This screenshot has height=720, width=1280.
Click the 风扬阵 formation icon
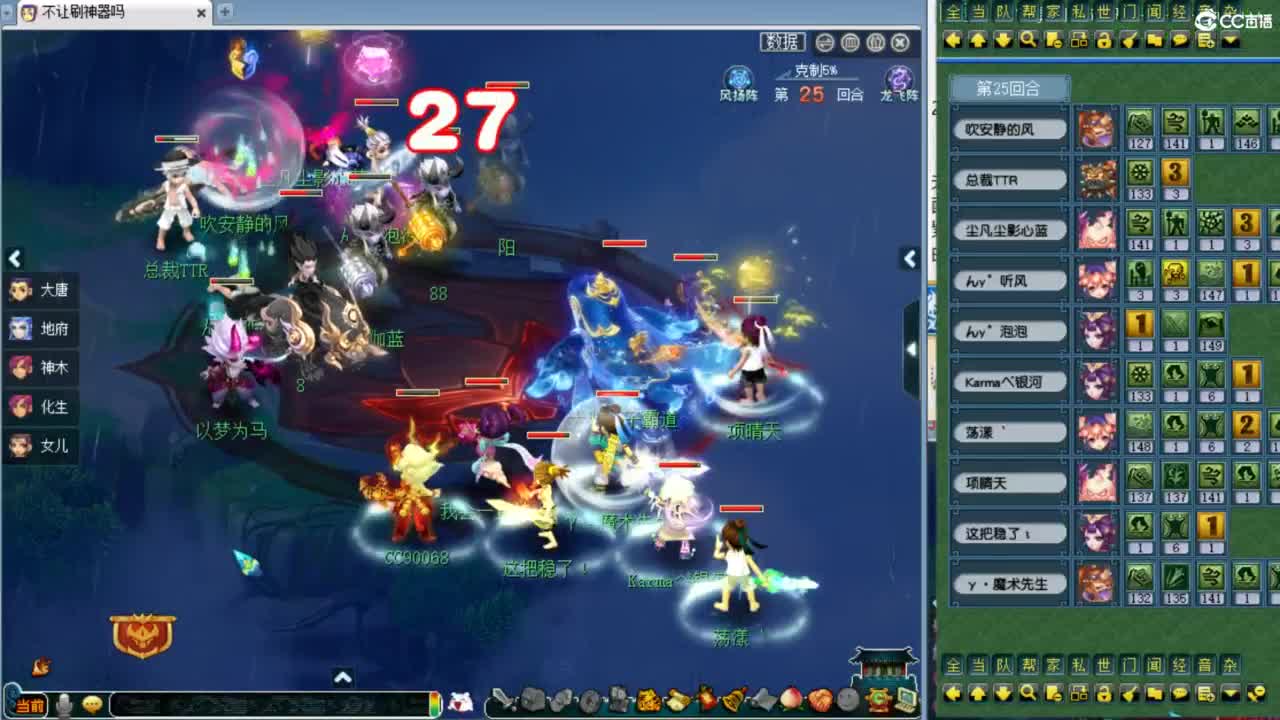tap(737, 75)
